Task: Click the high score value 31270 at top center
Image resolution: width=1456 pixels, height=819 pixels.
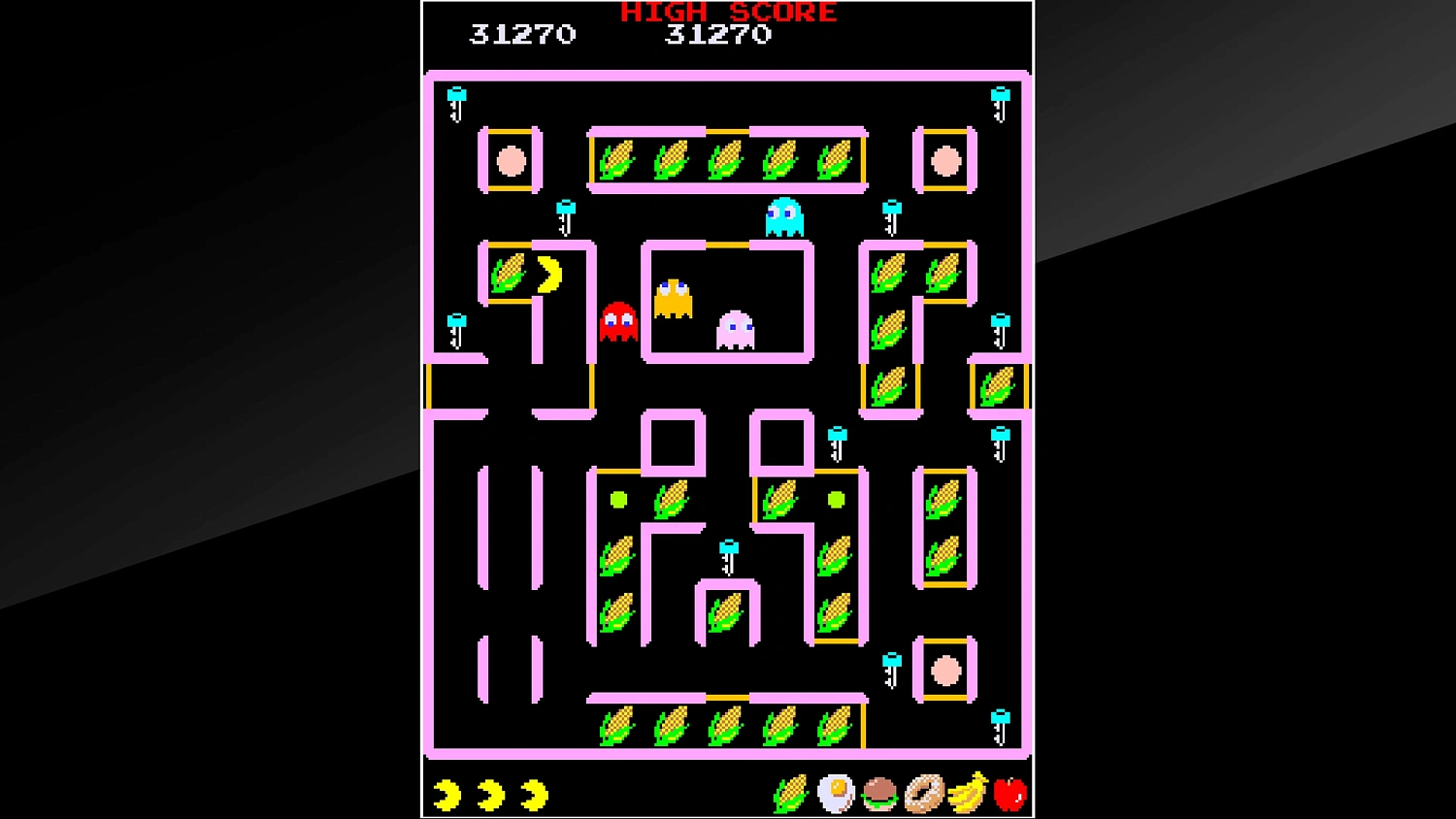Action: pos(718,35)
